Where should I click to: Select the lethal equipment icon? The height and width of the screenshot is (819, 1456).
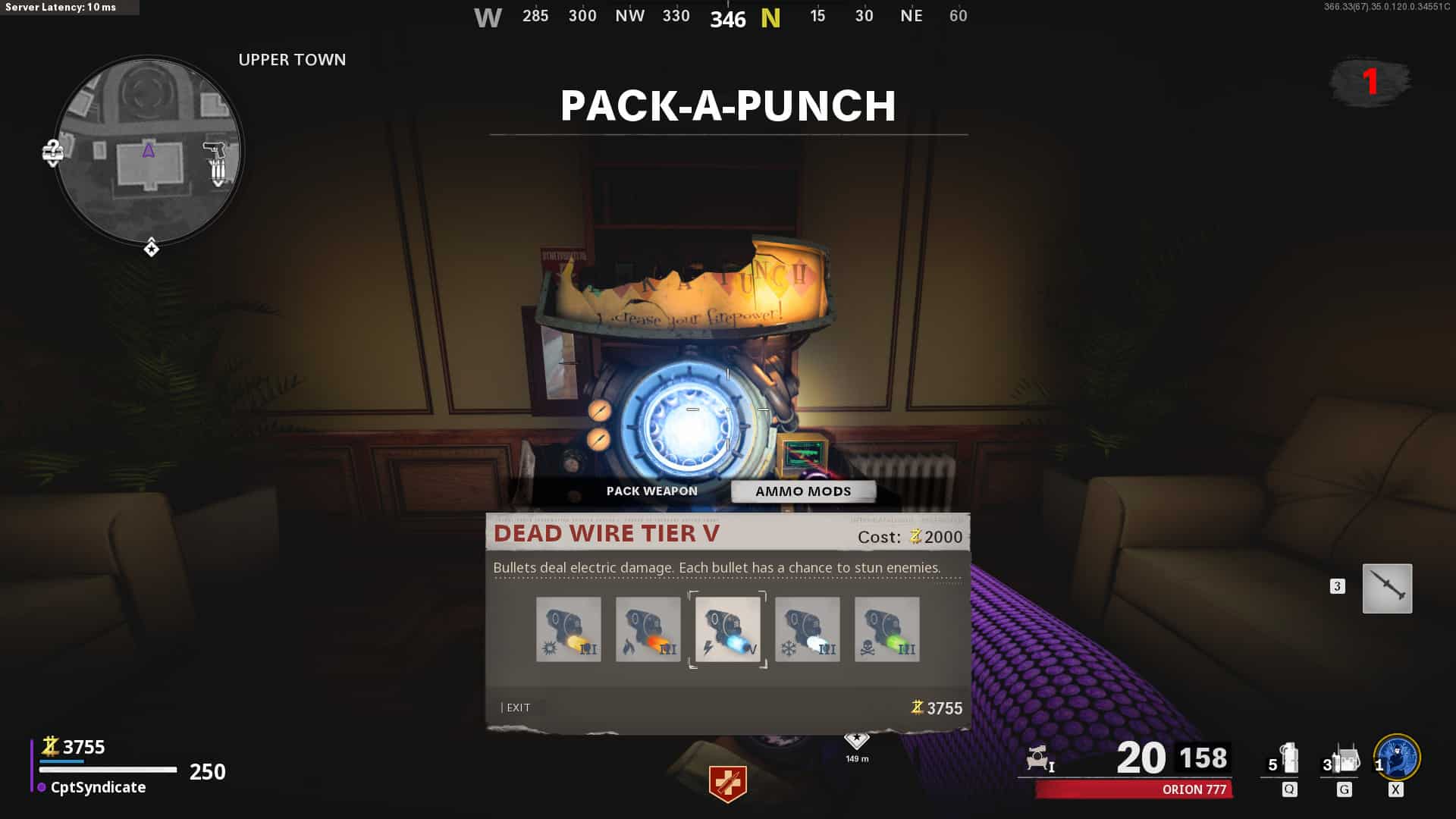click(x=1345, y=759)
